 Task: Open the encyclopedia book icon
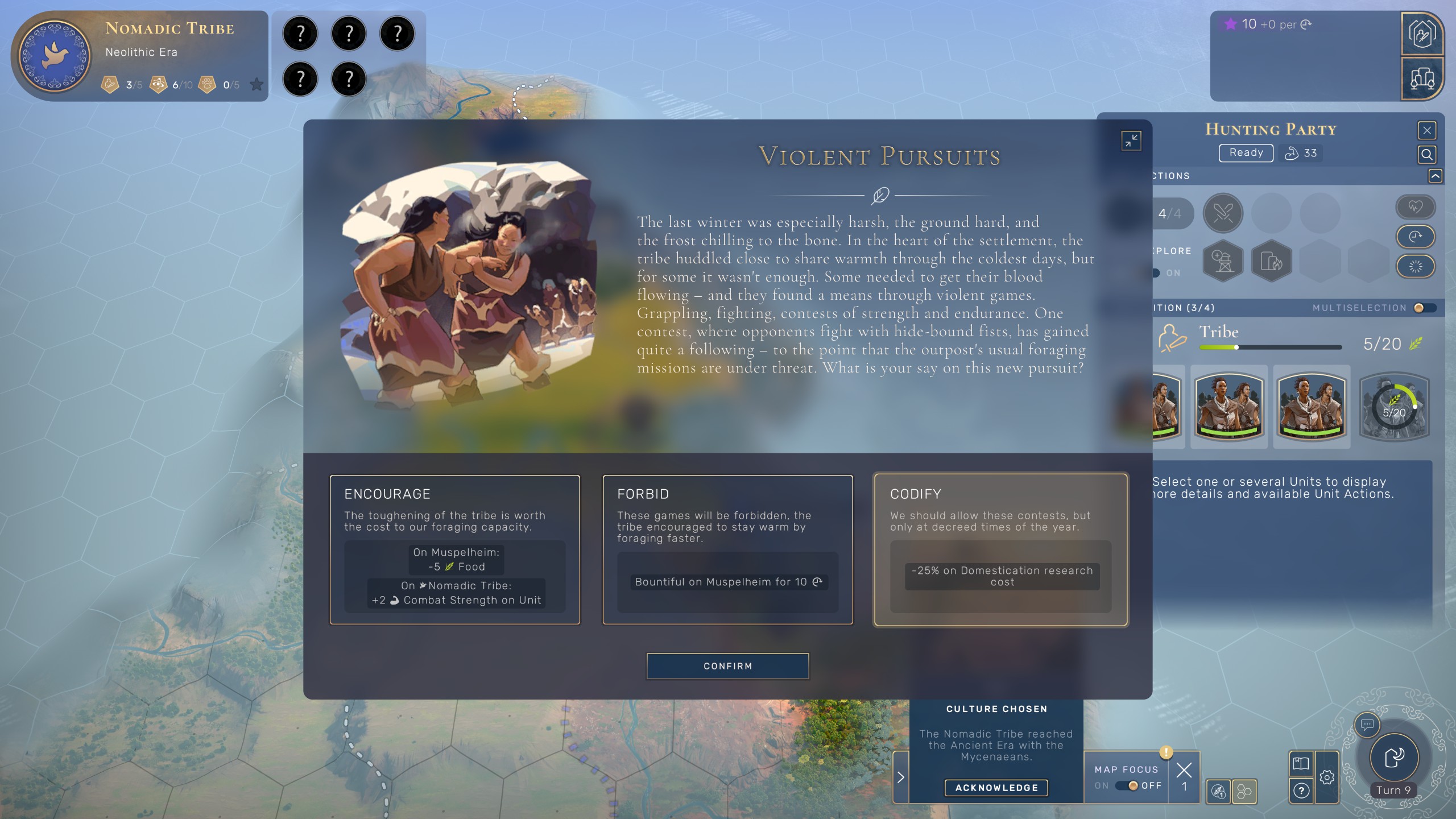(x=1301, y=763)
